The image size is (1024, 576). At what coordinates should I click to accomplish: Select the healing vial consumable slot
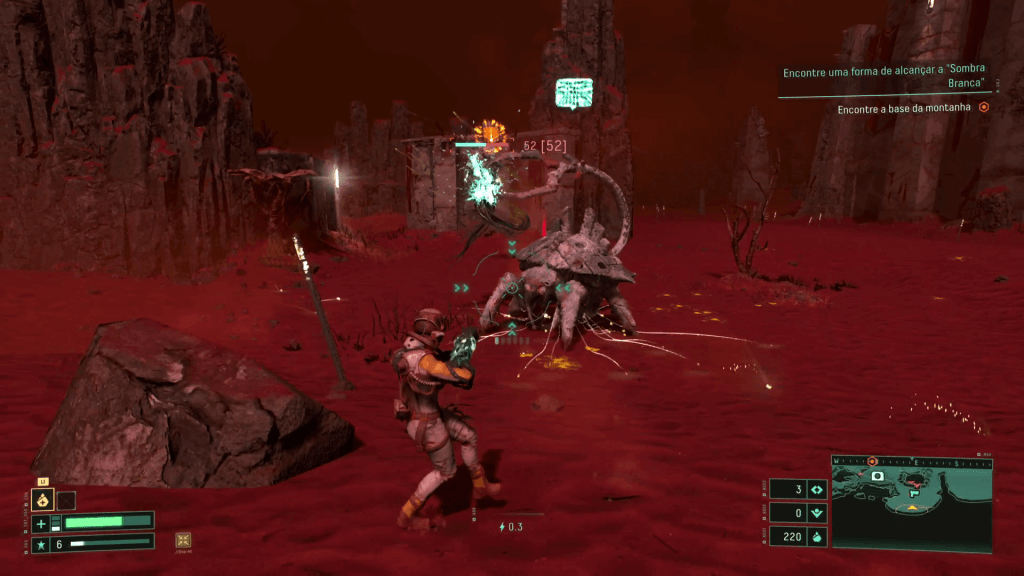click(x=43, y=500)
